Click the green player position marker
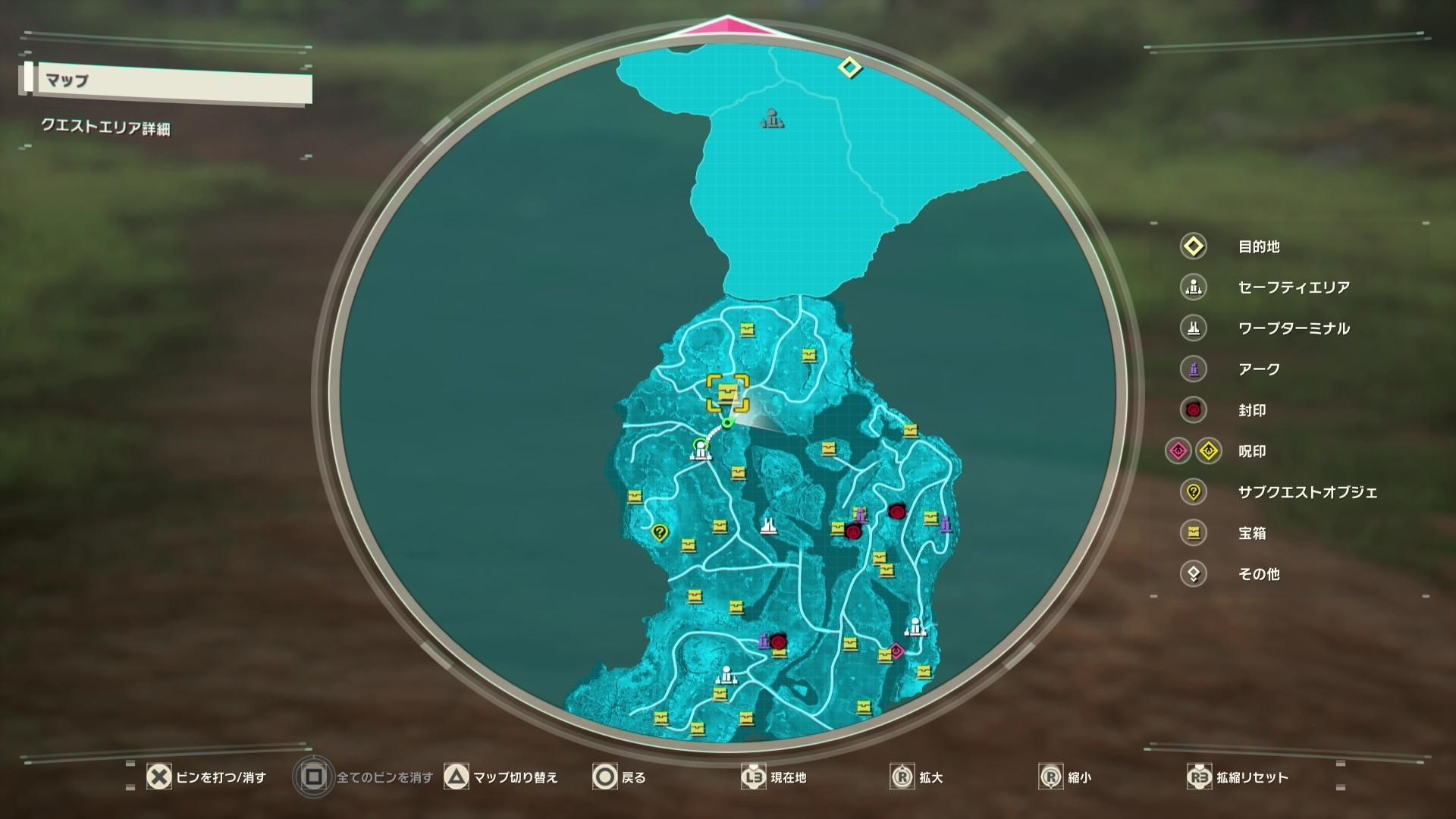This screenshot has width=1456, height=819. (727, 422)
